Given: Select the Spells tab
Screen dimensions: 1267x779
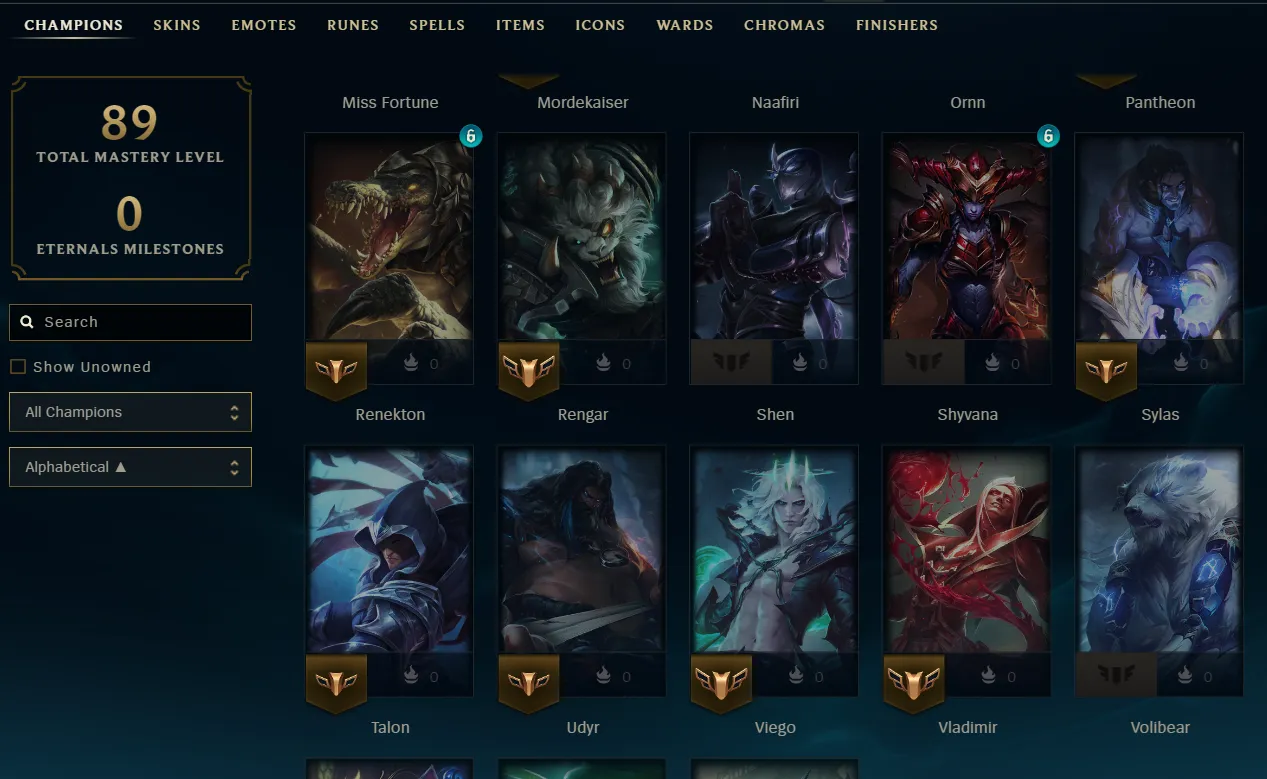Looking at the screenshot, I should 437,25.
